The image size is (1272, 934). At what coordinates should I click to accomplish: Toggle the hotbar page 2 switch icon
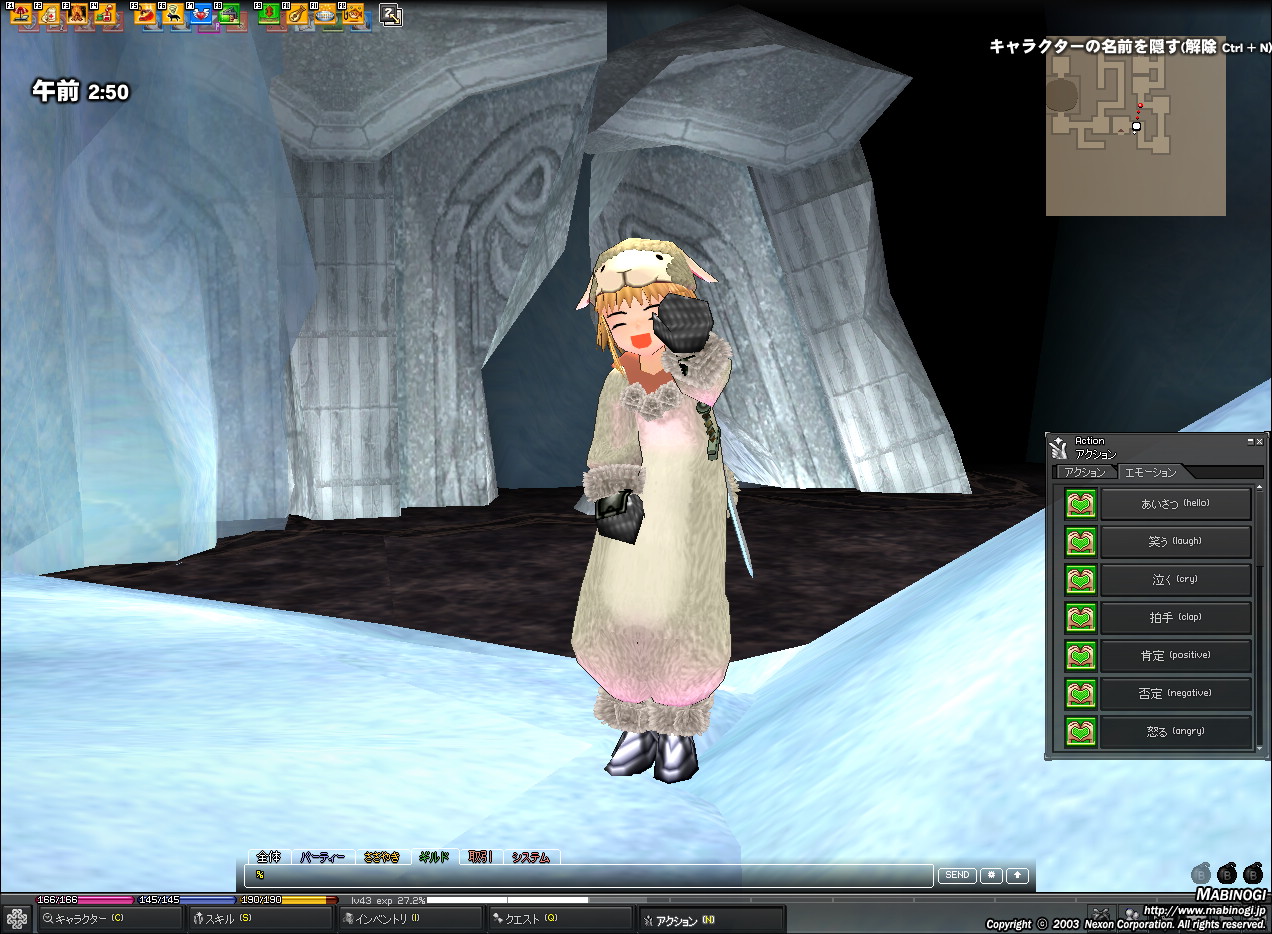[x=391, y=15]
